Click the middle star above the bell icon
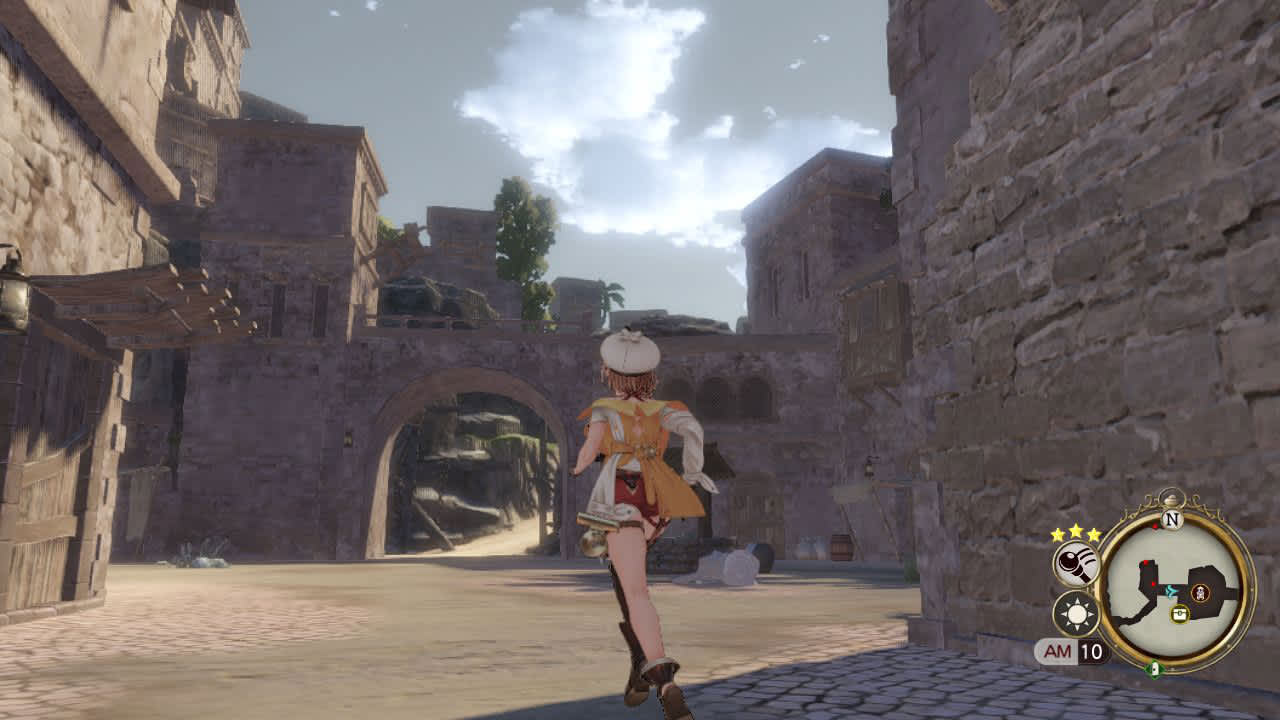Viewport: 1280px width, 720px height. pyautogui.click(x=1077, y=530)
